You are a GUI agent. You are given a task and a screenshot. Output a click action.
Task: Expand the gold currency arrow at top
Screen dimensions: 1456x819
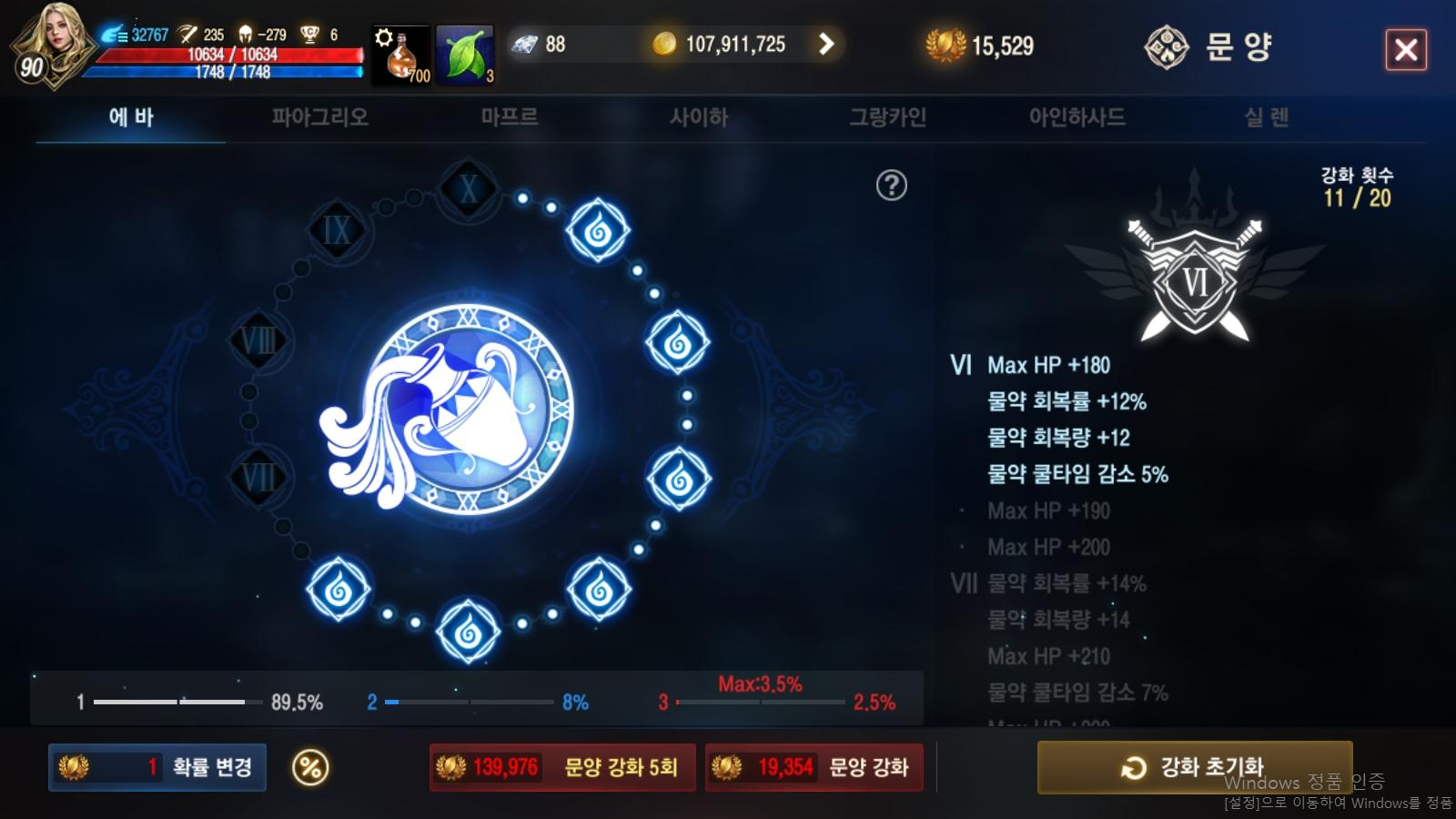(x=826, y=43)
